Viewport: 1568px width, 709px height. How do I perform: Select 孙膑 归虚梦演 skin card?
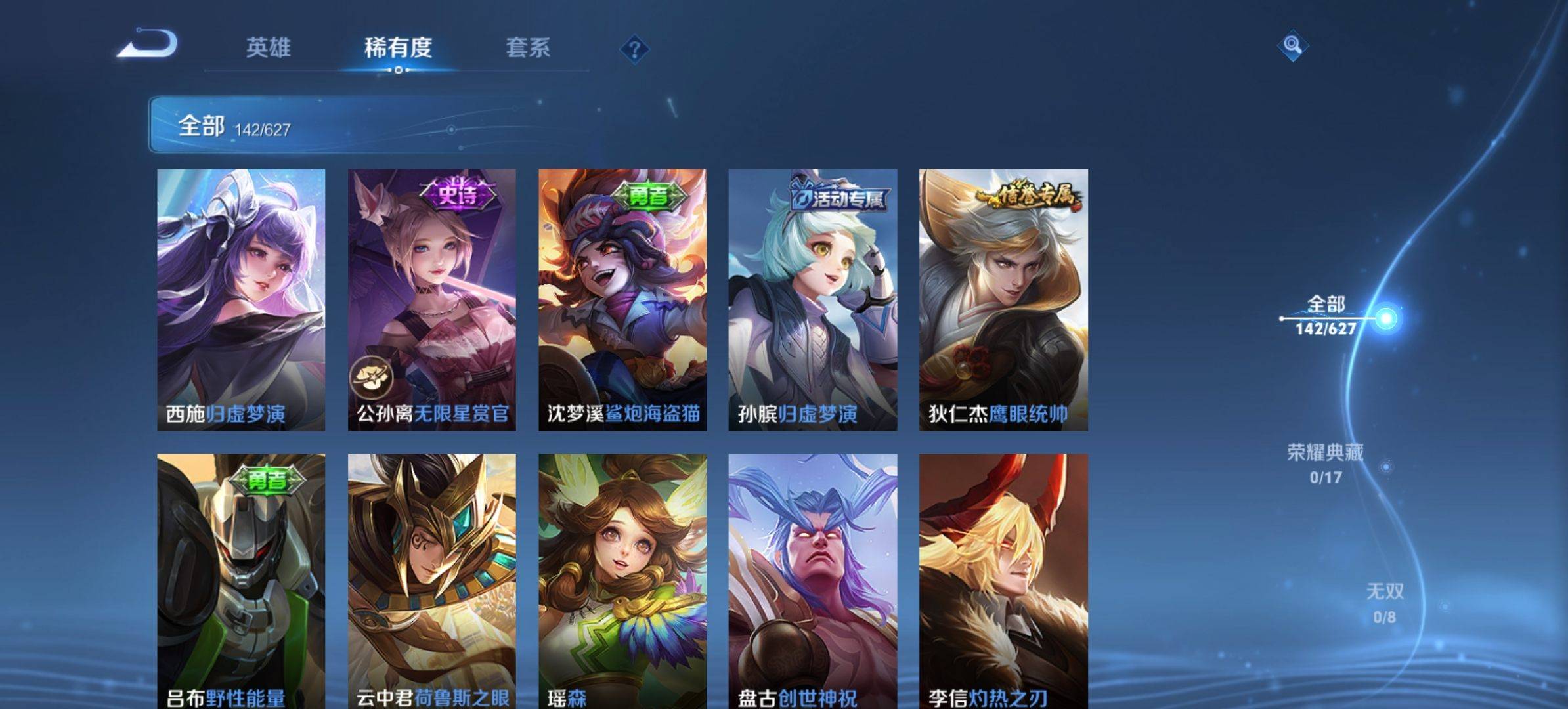click(812, 299)
